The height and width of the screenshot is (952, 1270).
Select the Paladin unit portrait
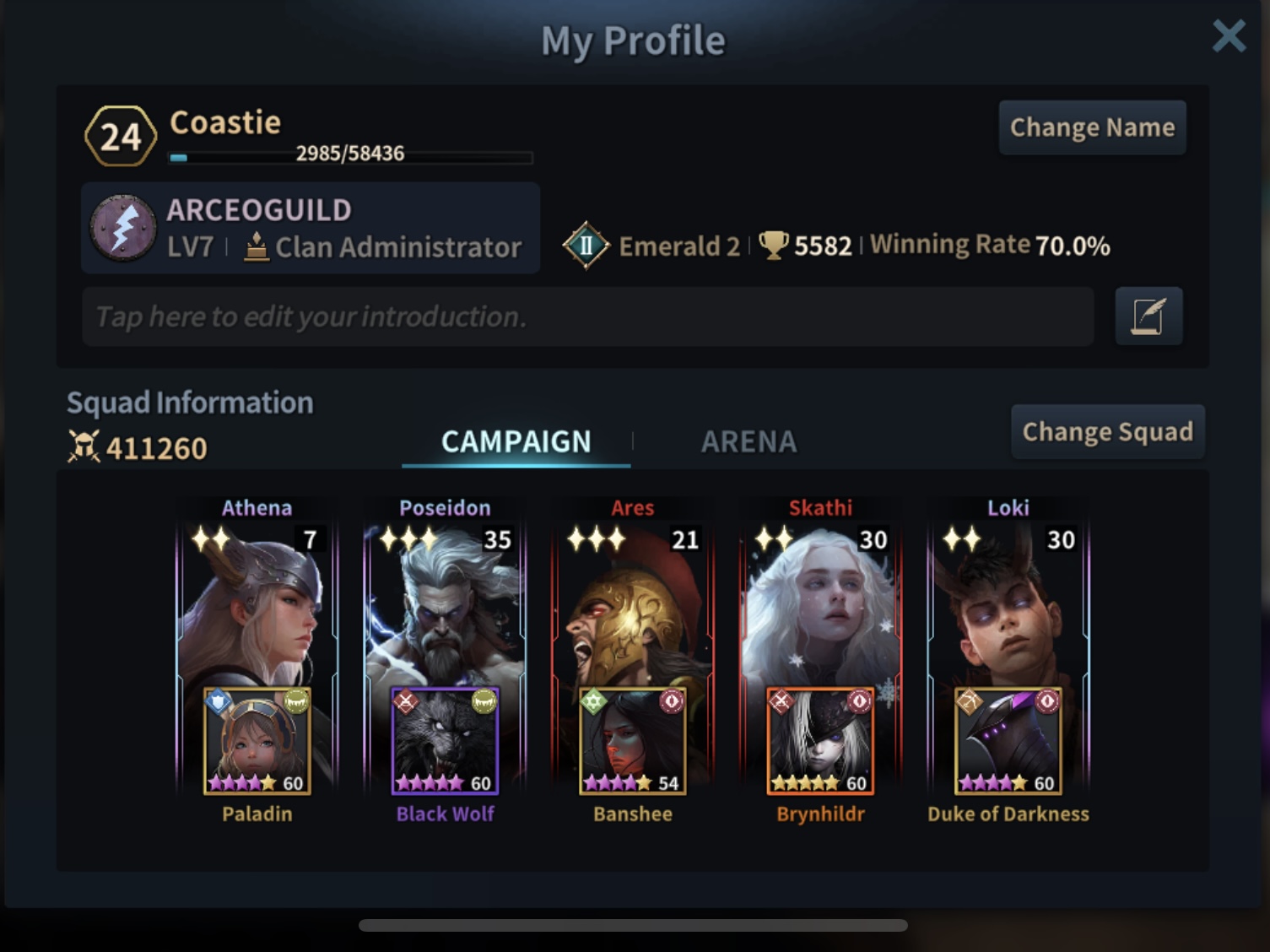[x=257, y=741]
